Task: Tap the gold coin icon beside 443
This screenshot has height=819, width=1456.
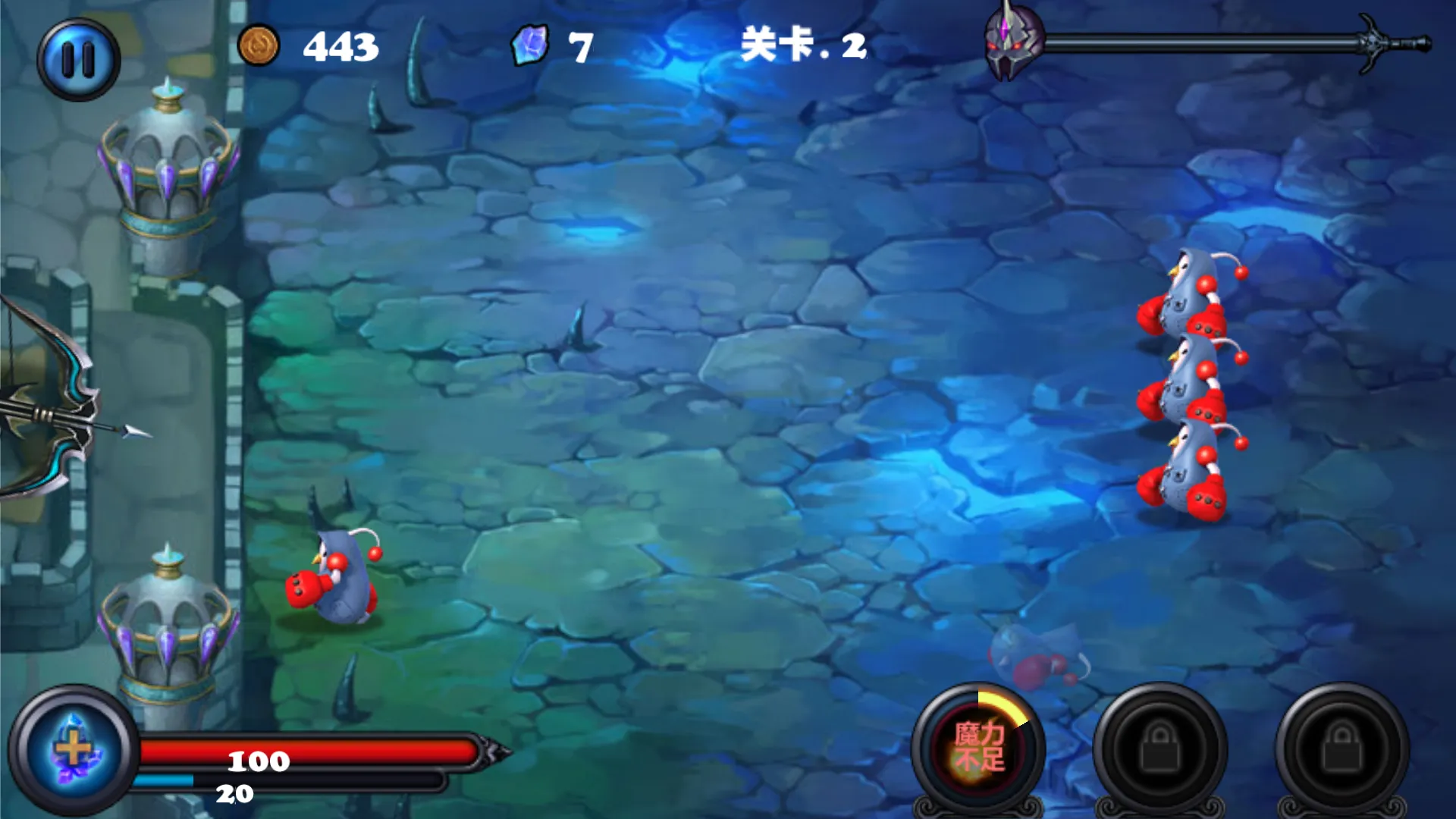Action: click(x=259, y=46)
